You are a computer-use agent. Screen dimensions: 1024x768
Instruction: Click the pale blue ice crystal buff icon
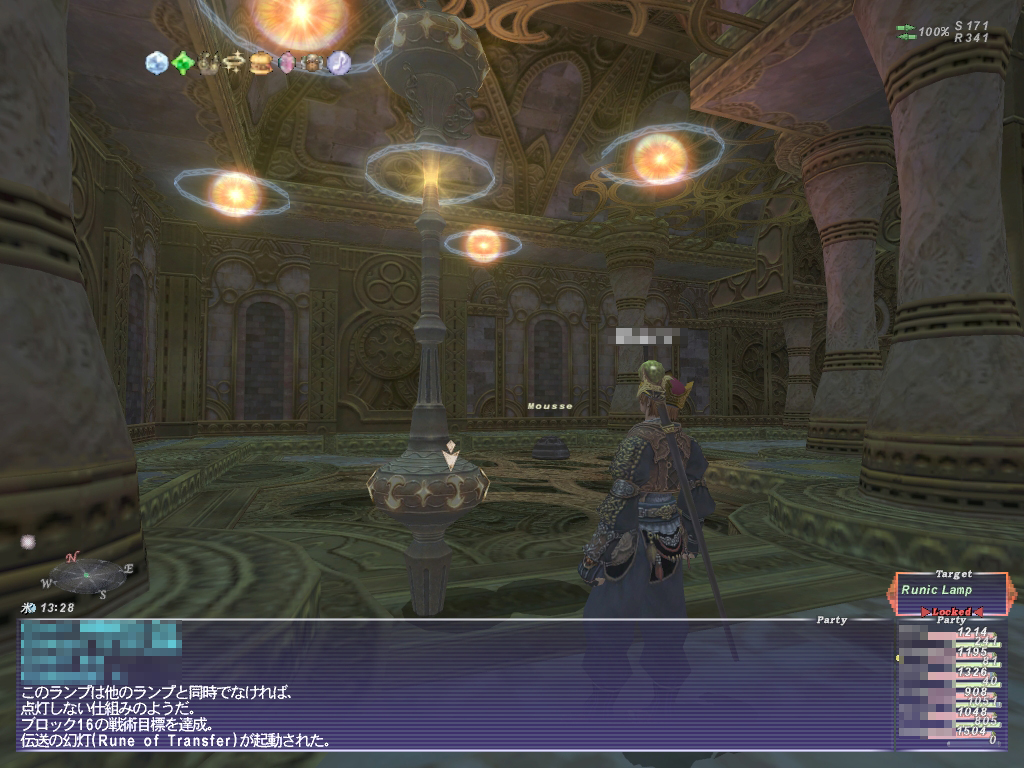[157, 63]
